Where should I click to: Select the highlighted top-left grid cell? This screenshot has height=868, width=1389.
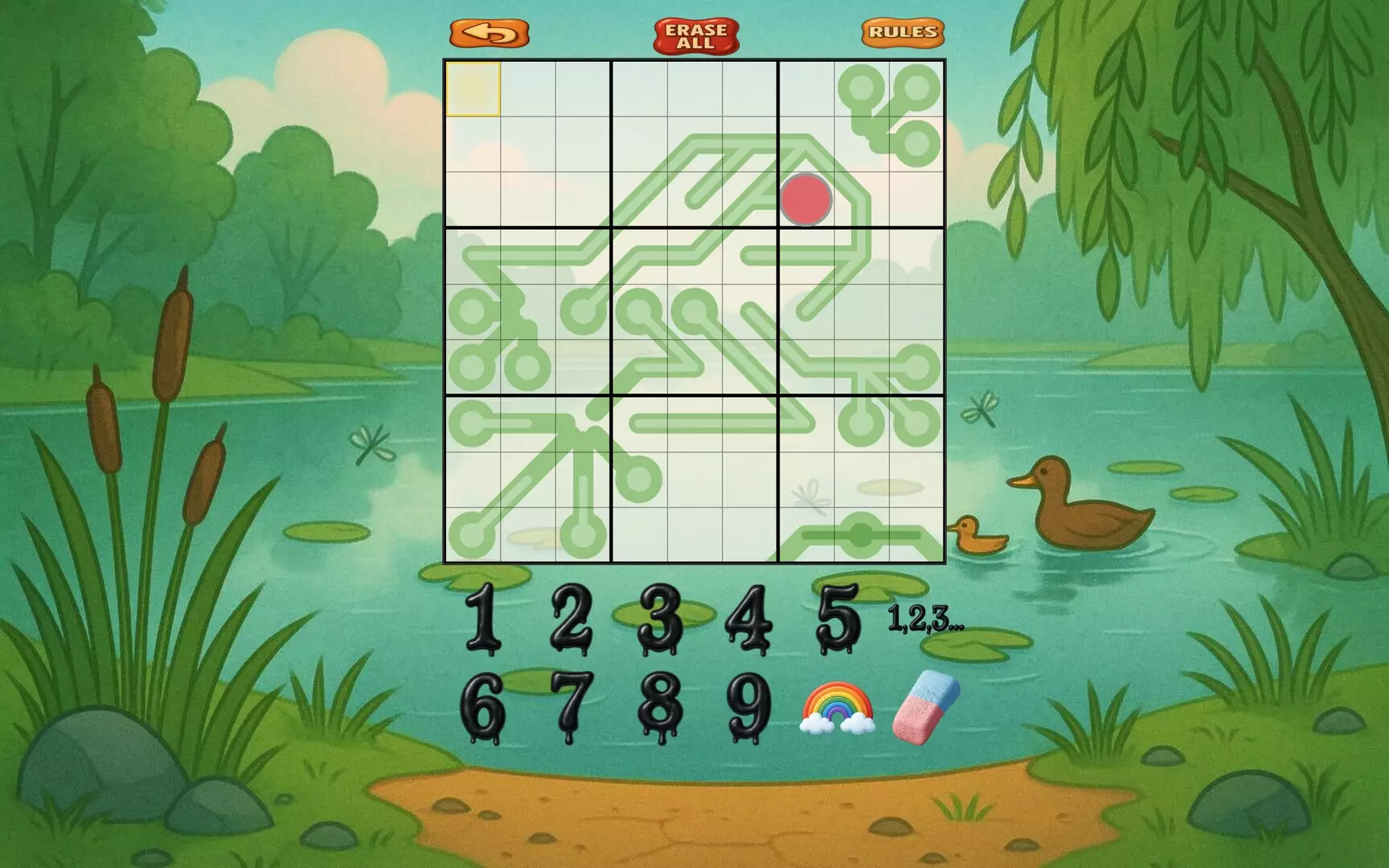473,88
